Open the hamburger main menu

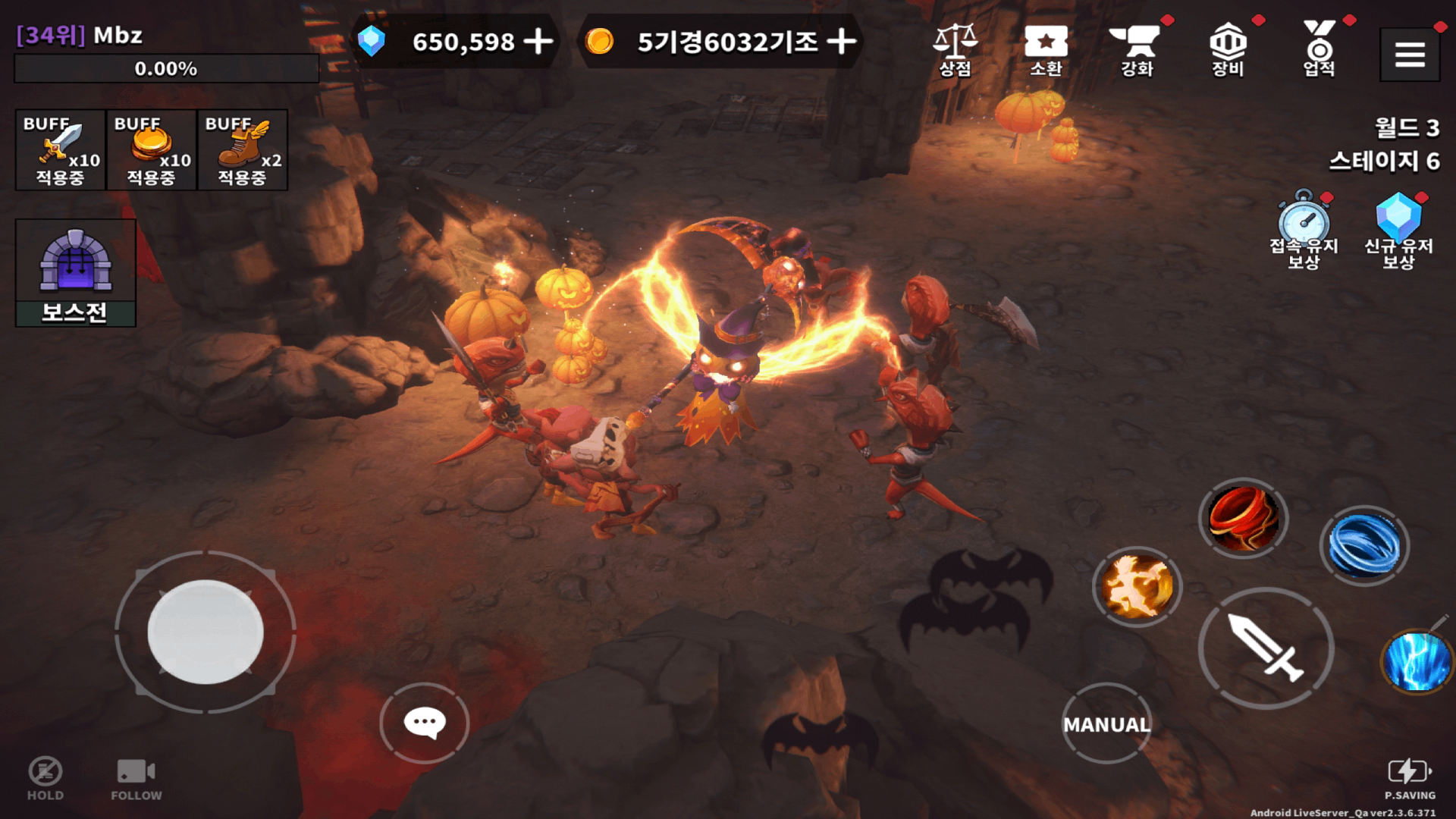tap(1409, 55)
